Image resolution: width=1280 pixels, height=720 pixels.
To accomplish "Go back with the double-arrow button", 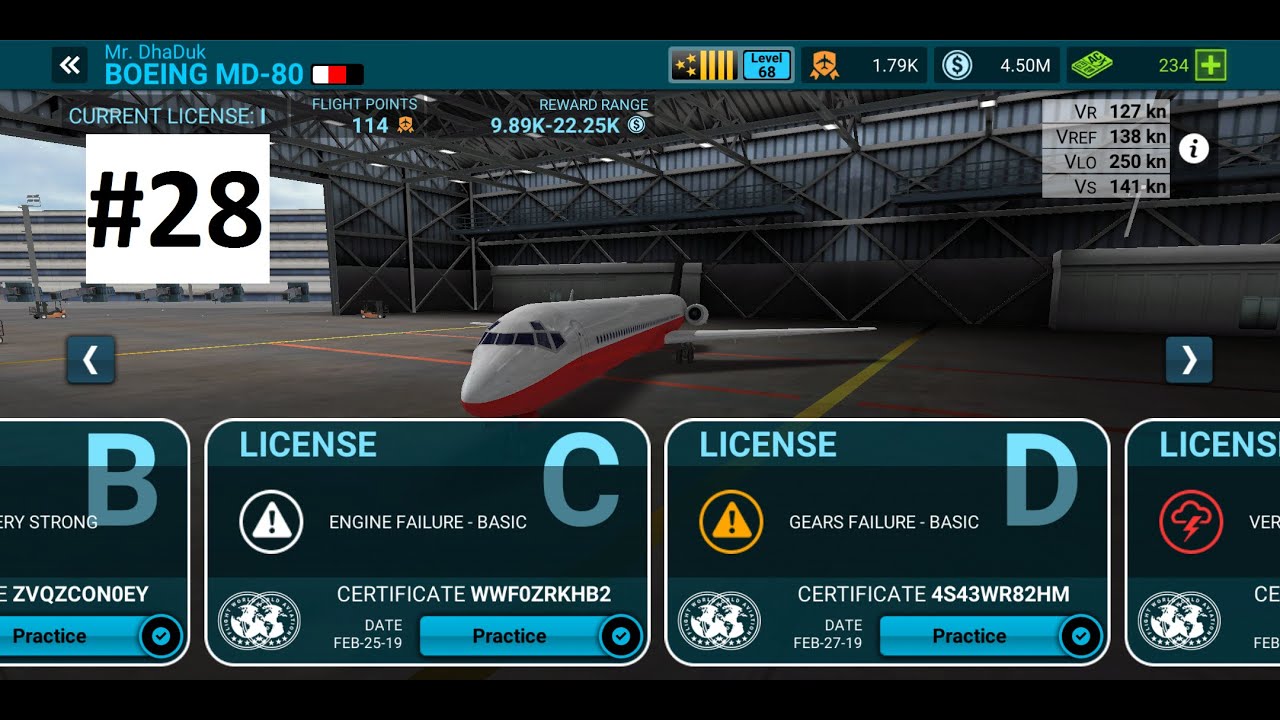I will [69, 66].
